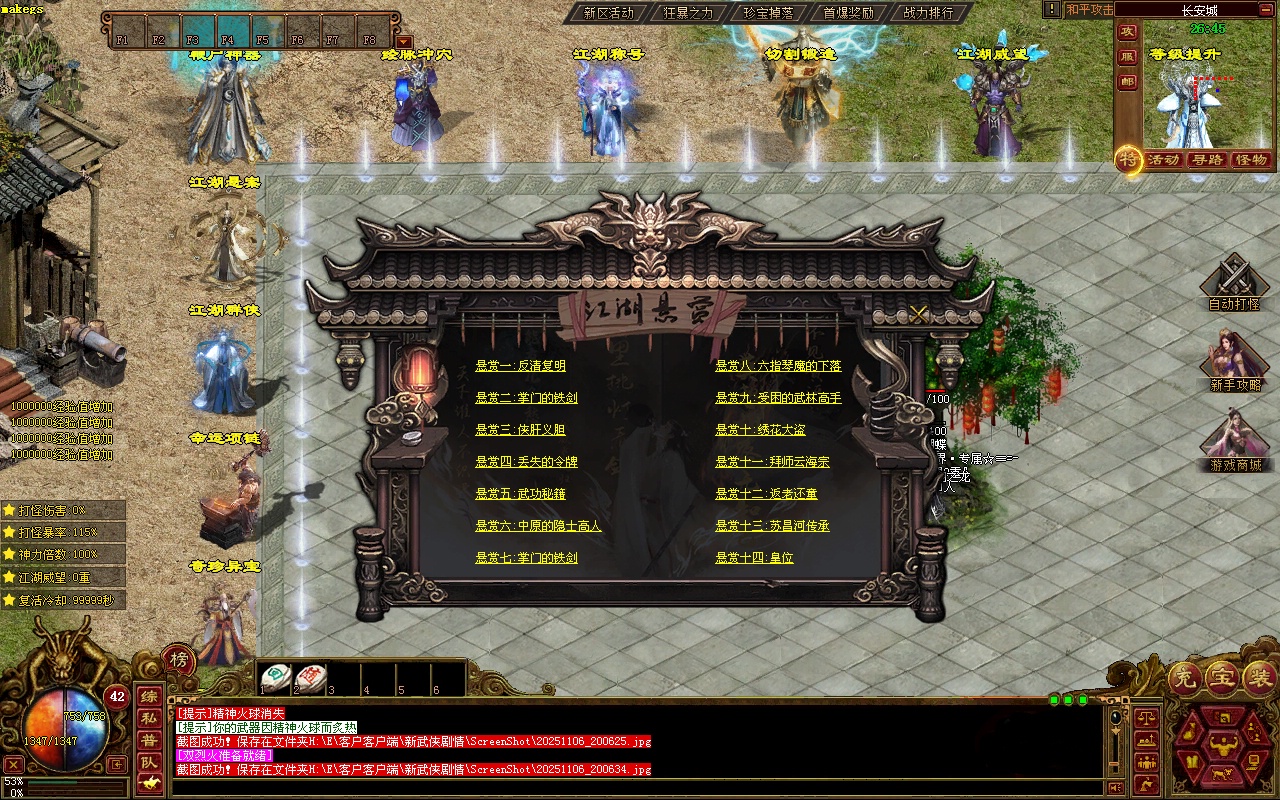
Task: Select bounty 悬赏八:六指琴魔的下落
Action: (778, 366)
